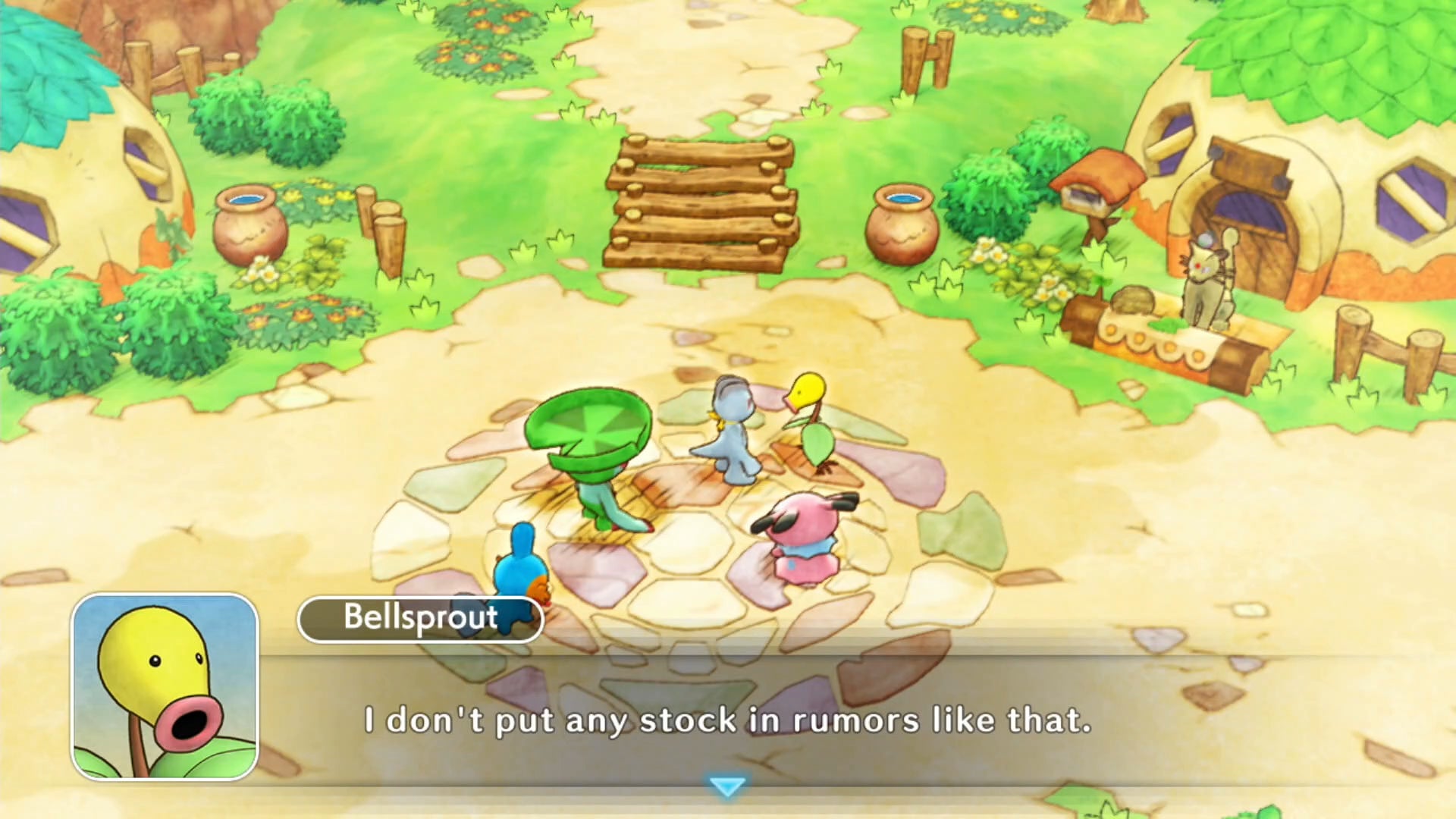Click the dialogue text about rumors
The height and width of the screenshot is (819, 1456).
pos(728,722)
